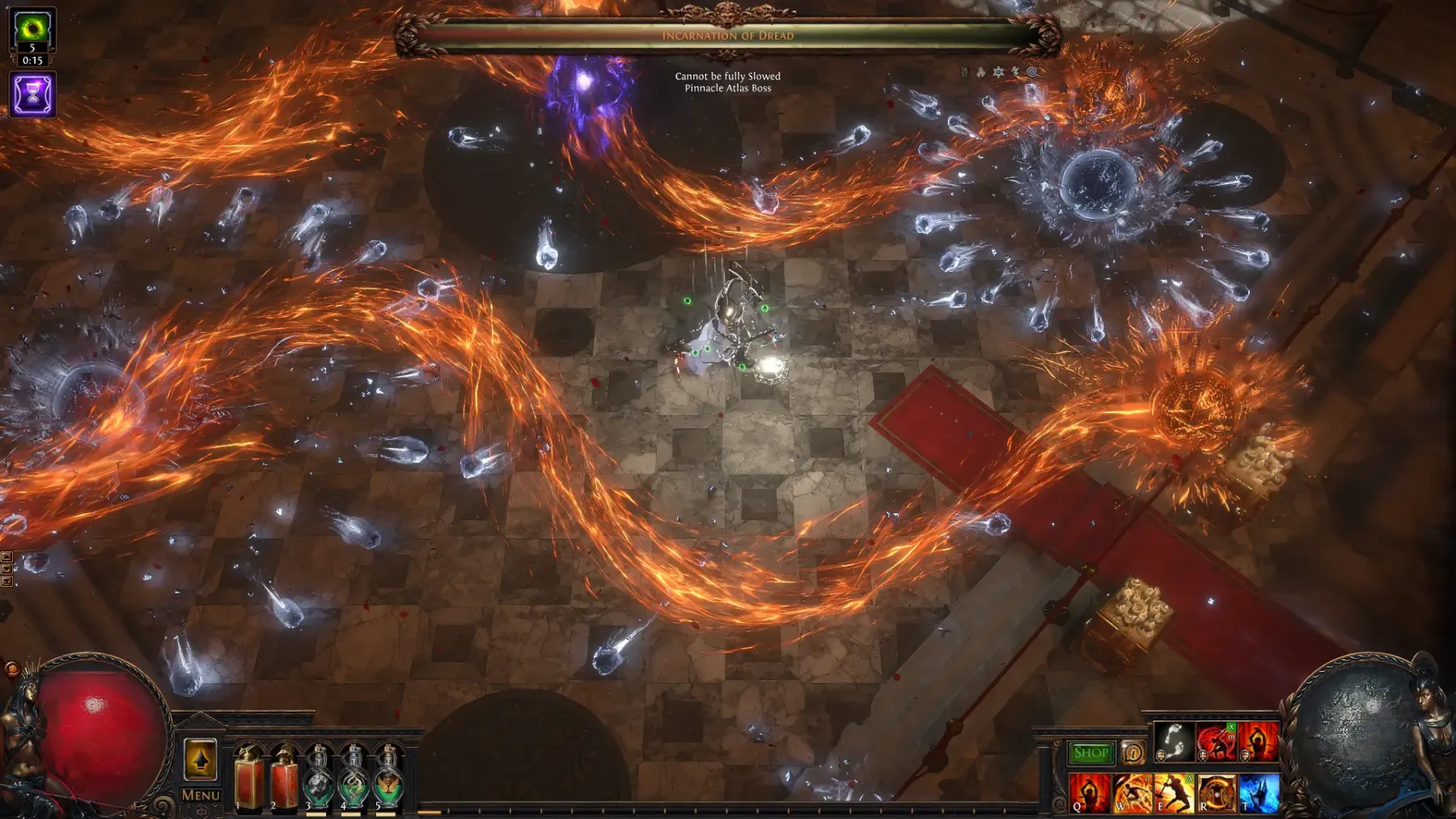Use the green utility flask numbered 3
Image resolution: width=1456 pixels, height=819 pixels.
319,779
